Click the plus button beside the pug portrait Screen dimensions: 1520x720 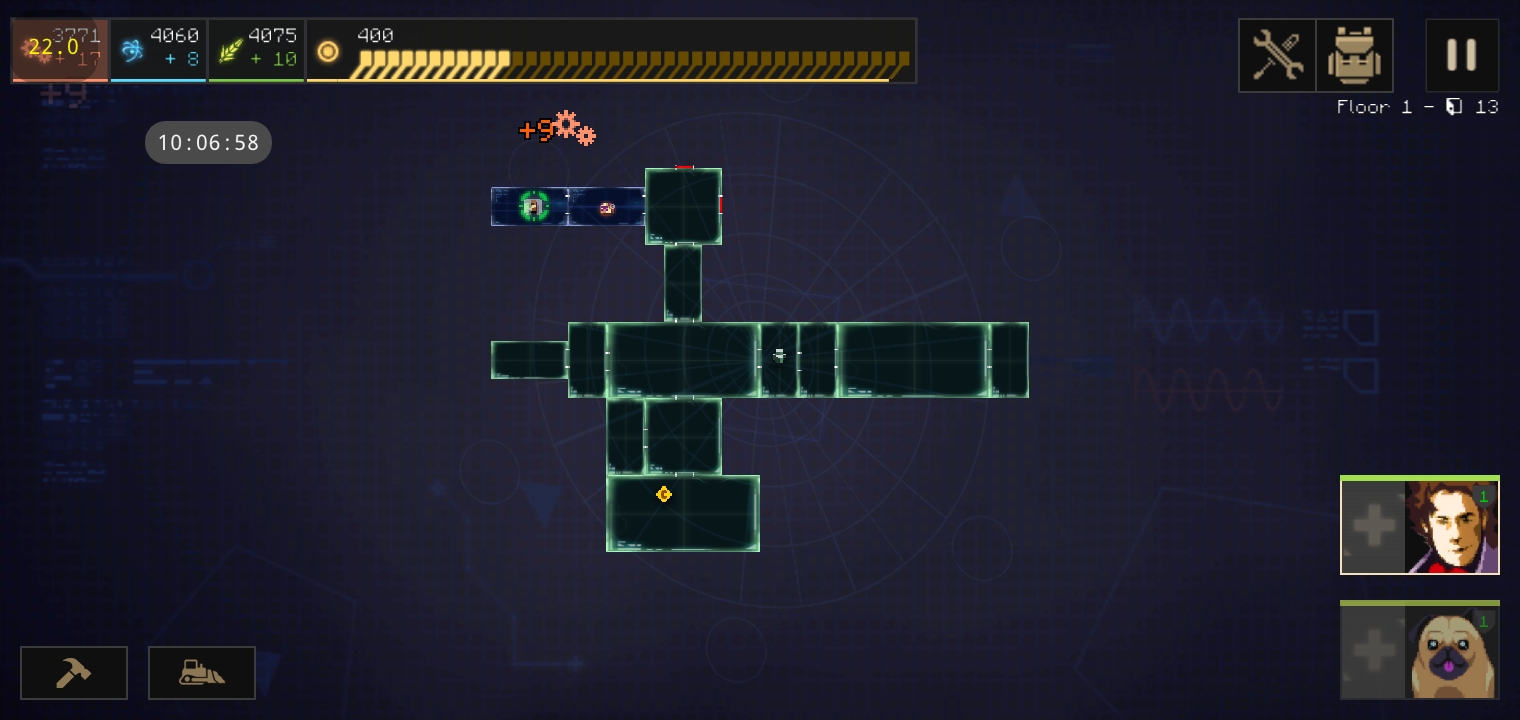click(1373, 652)
